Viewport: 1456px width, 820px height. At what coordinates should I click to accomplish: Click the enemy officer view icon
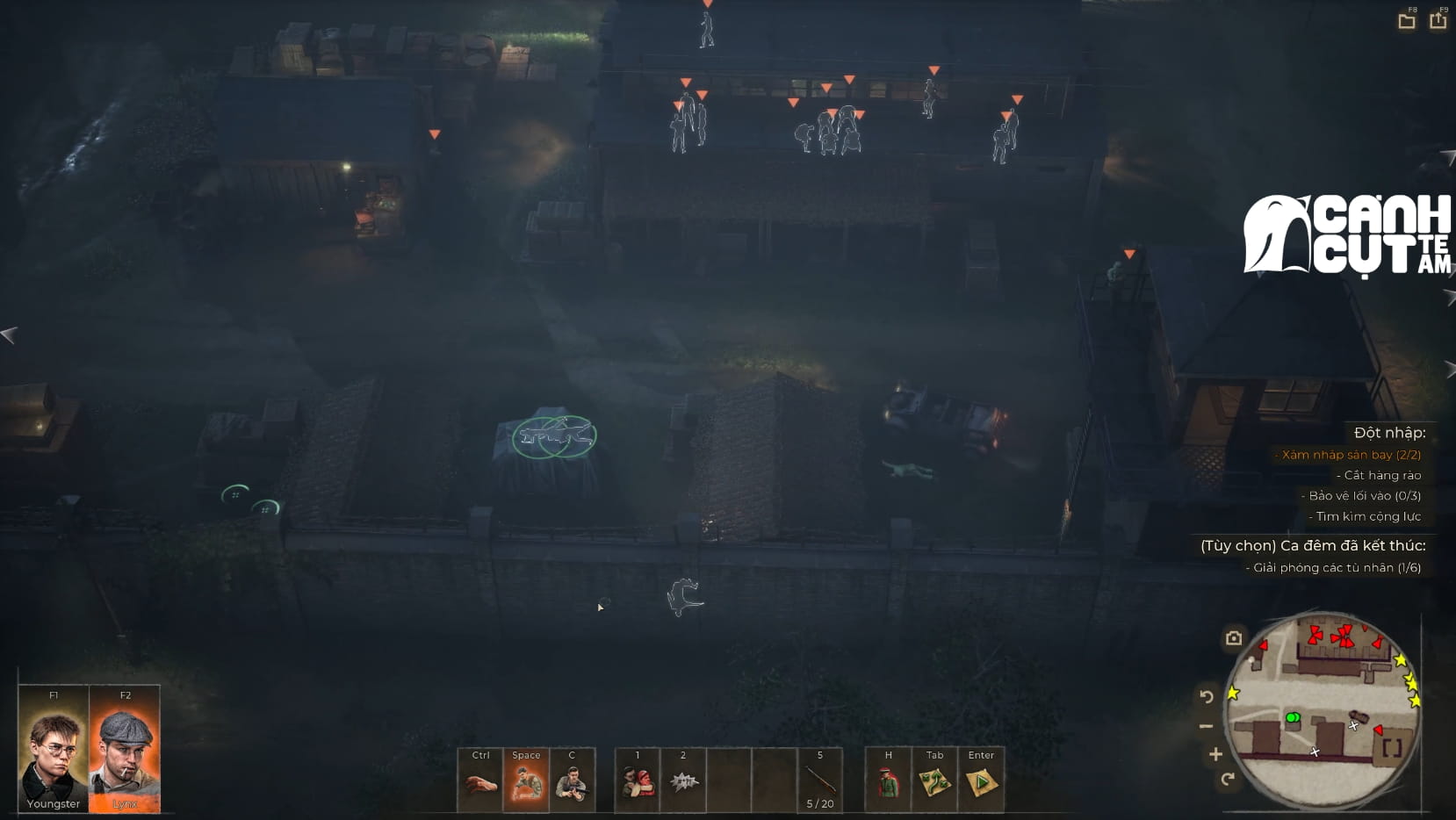888,780
